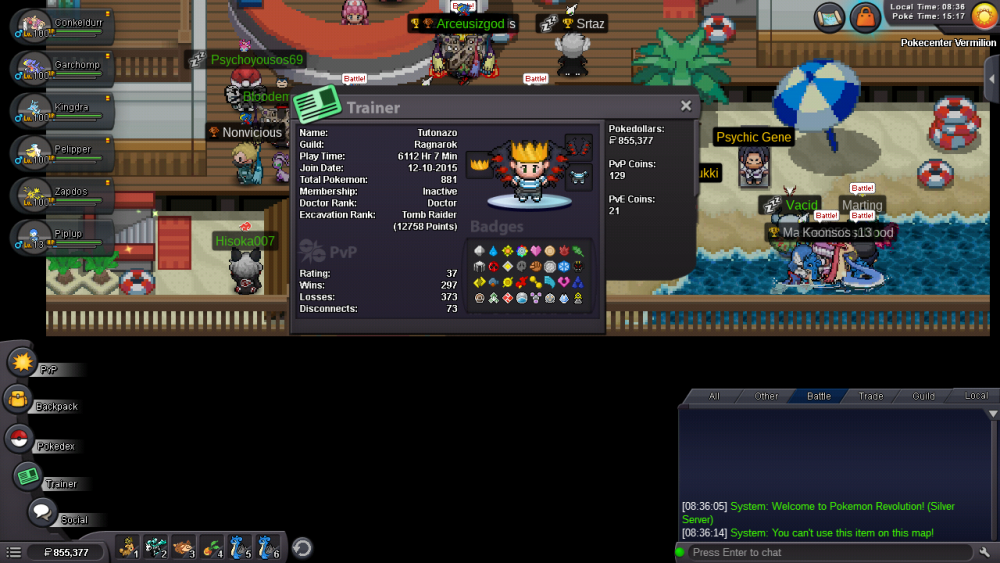Open the PvP menu

[23, 361]
